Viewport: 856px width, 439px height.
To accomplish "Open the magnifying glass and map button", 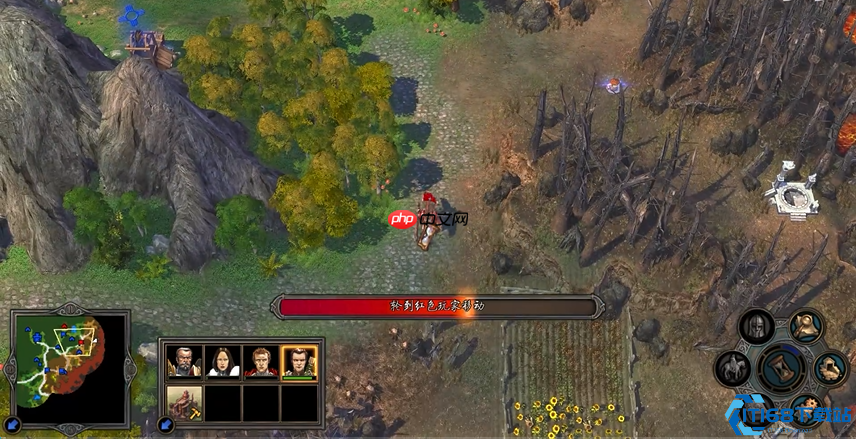I will (807, 325).
